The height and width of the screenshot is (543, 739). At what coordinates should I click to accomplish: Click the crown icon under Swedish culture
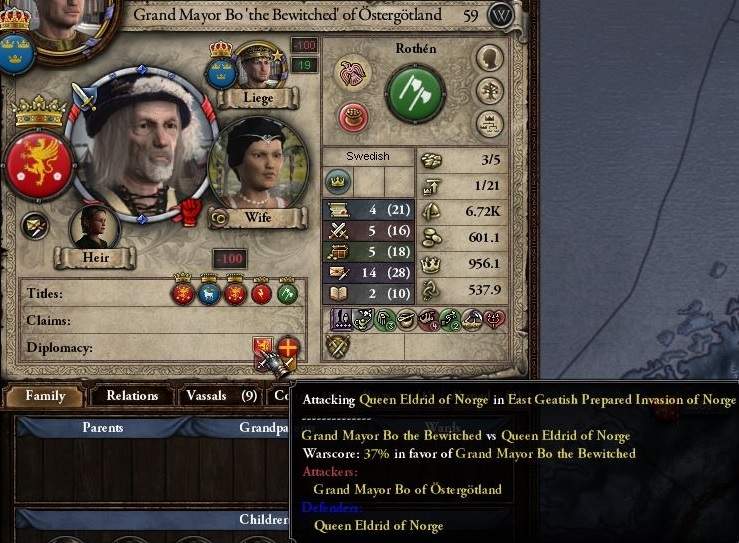coord(338,182)
